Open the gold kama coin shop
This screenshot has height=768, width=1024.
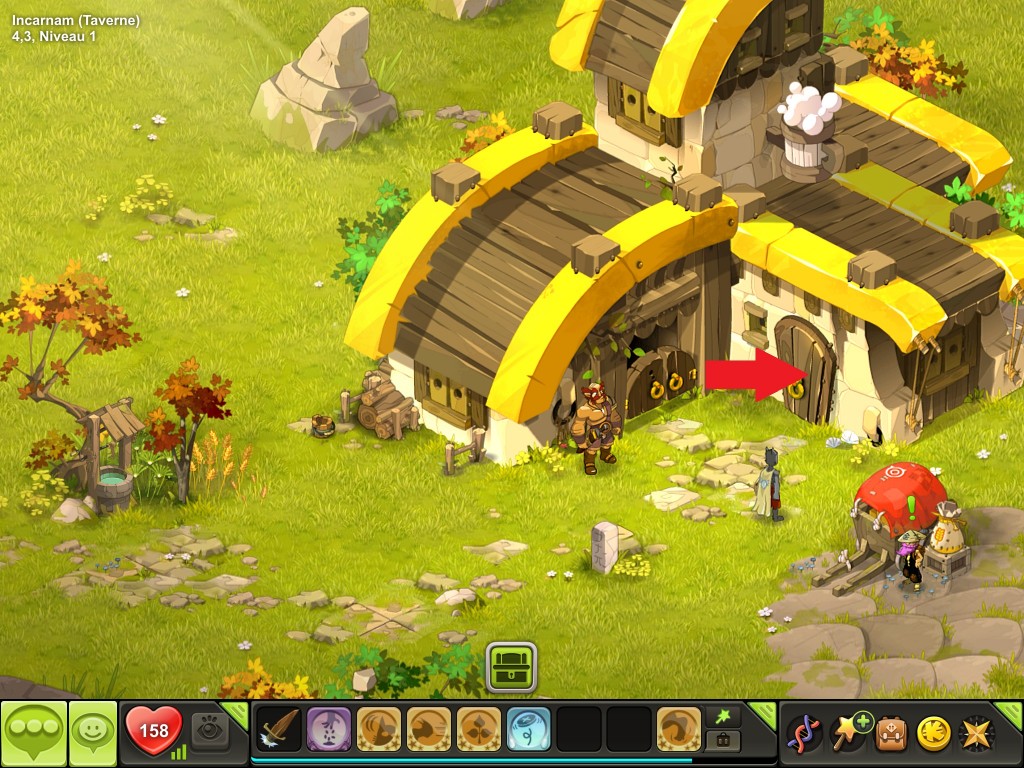click(x=933, y=733)
